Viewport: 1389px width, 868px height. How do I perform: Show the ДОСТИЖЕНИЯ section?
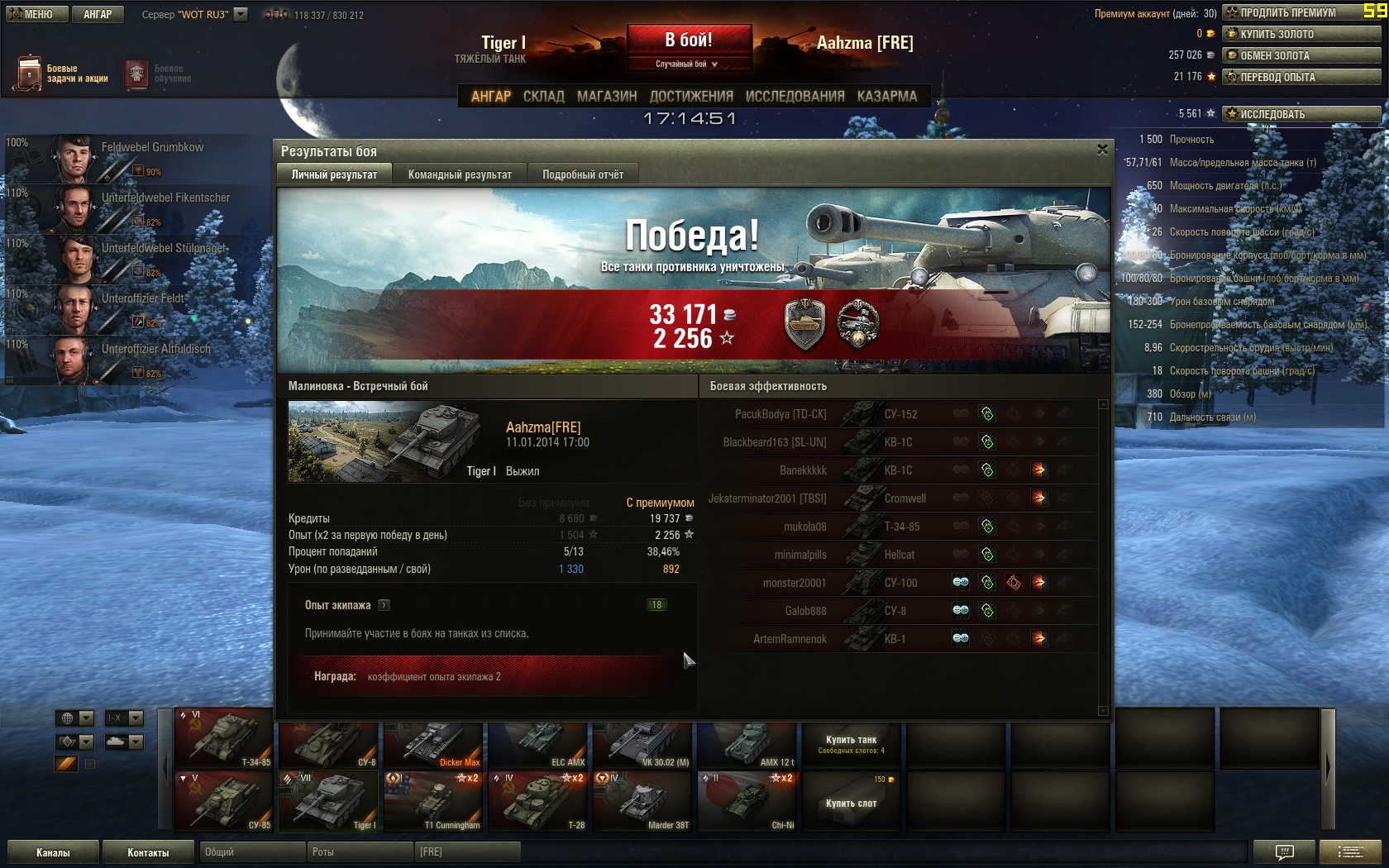coord(691,96)
